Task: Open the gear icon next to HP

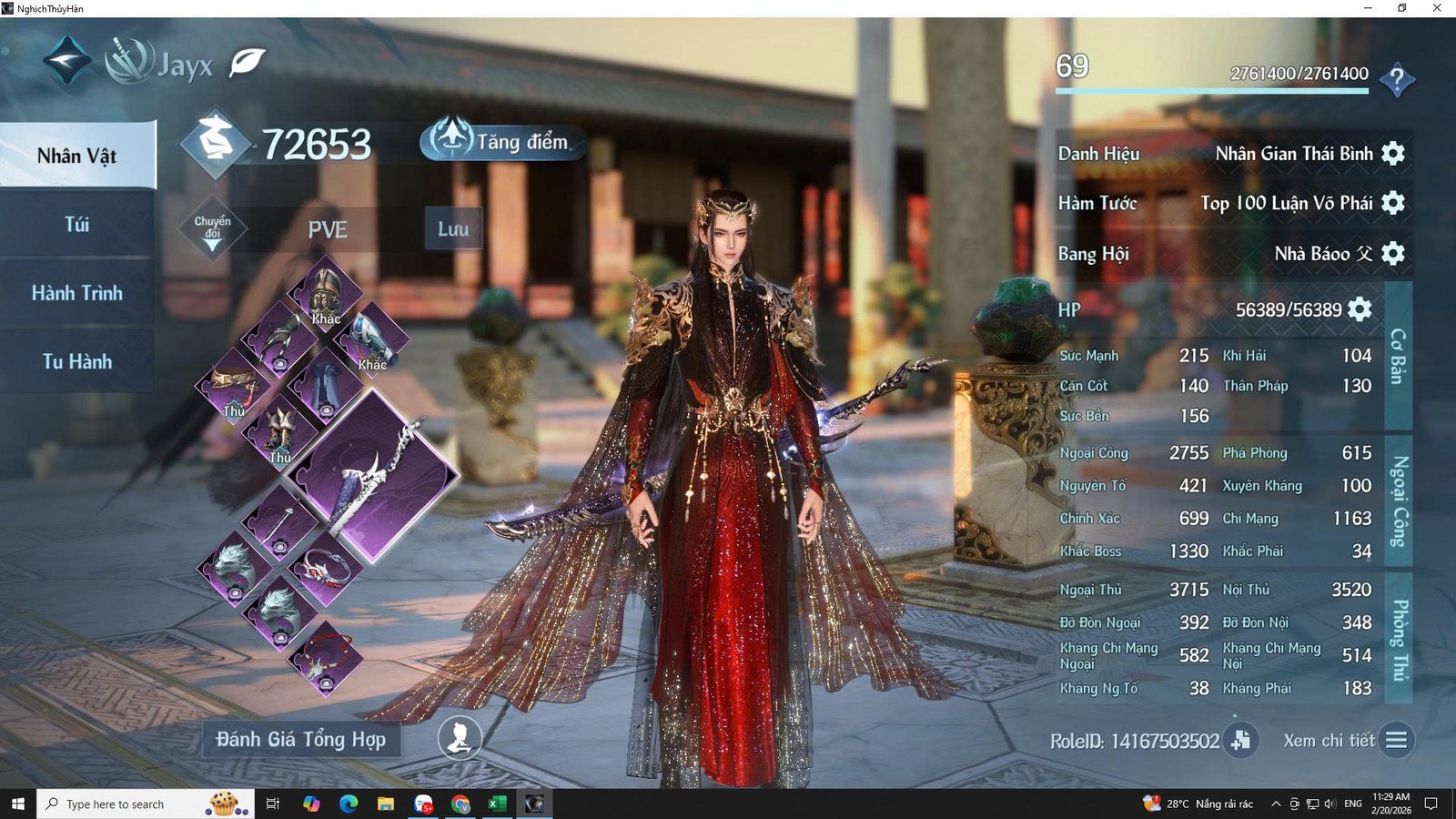Action: tap(1358, 309)
